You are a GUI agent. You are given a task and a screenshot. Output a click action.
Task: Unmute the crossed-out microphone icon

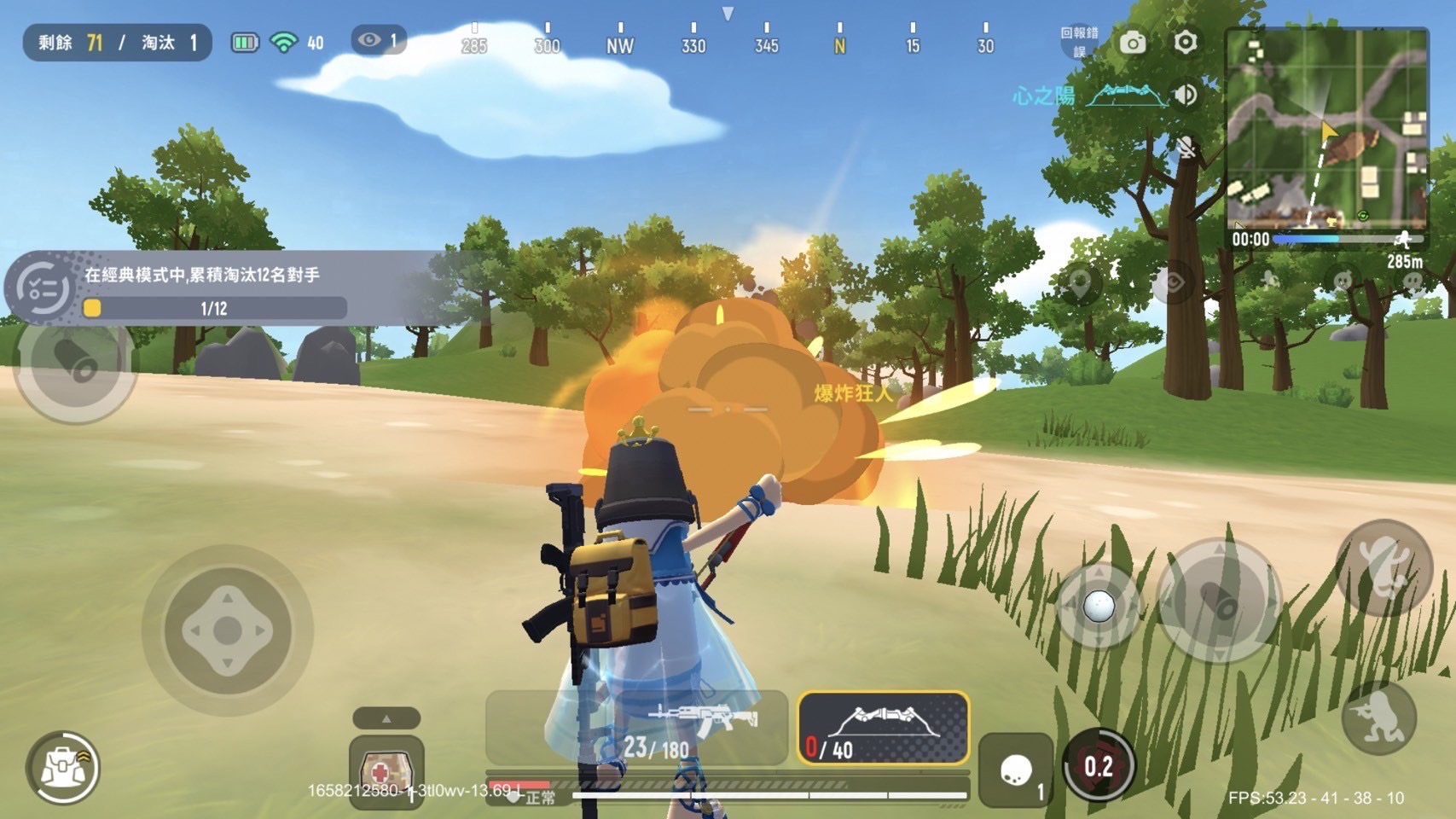tap(1186, 148)
